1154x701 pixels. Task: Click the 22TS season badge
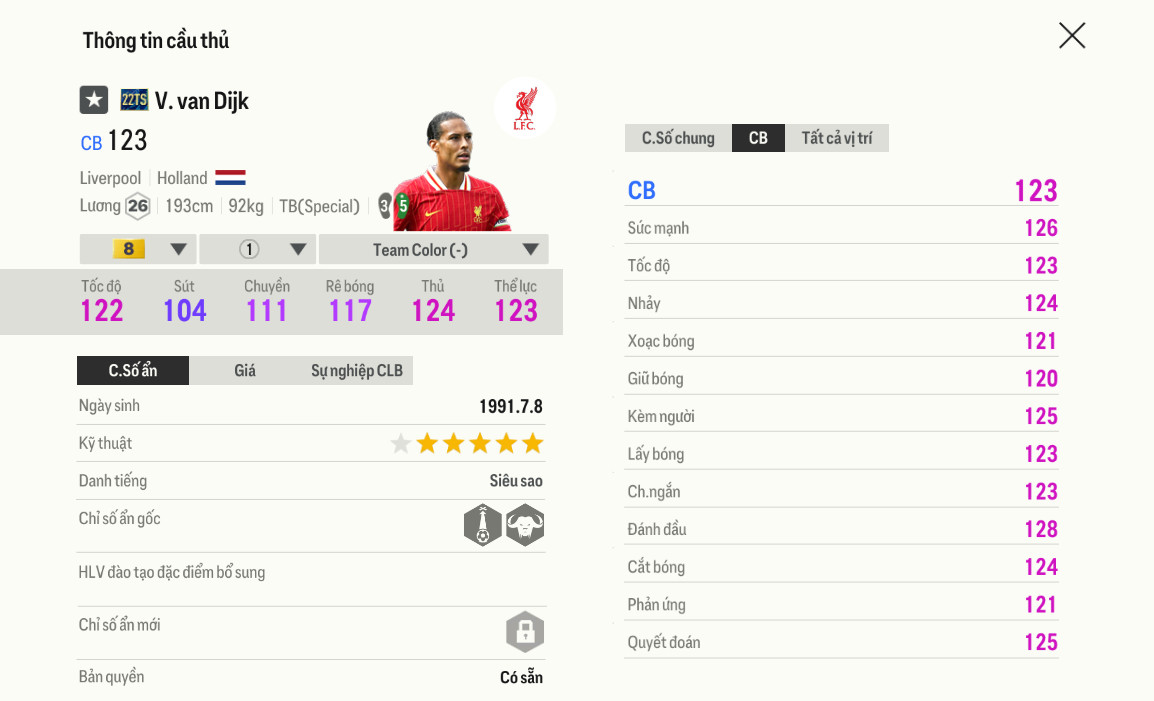click(x=134, y=100)
